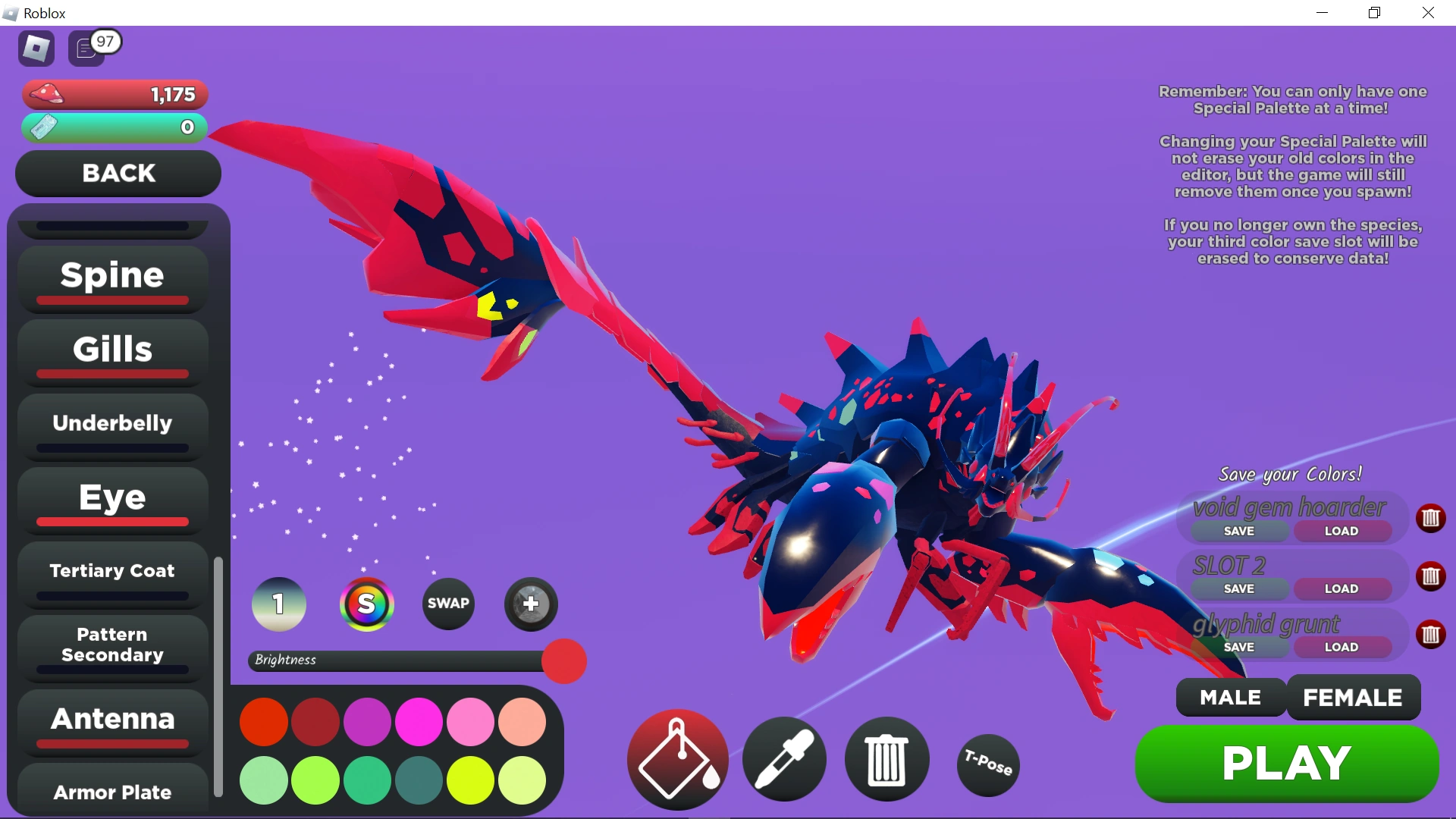Select FEMALE gender option
Viewport: 1456px width, 819px height.
(1353, 698)
